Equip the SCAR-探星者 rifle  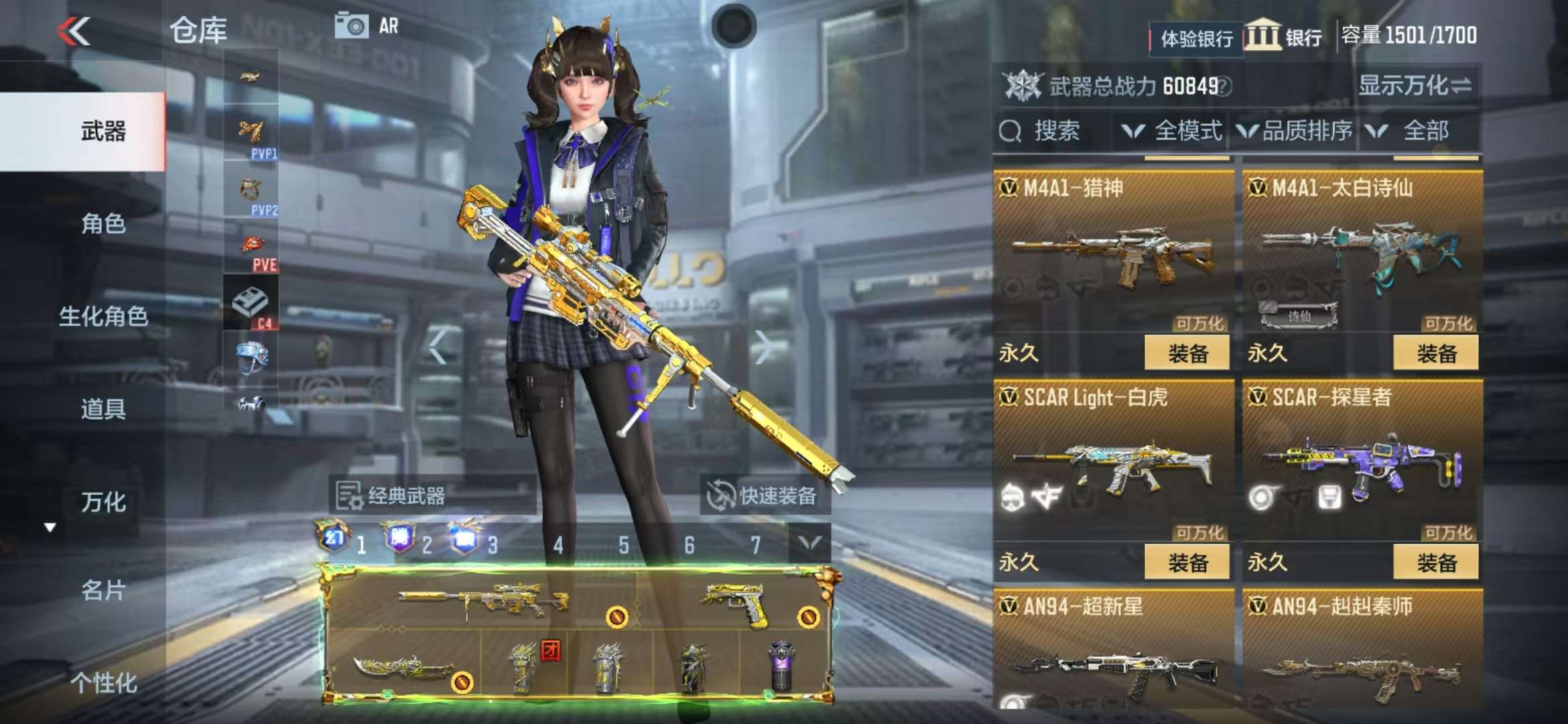1435,562
